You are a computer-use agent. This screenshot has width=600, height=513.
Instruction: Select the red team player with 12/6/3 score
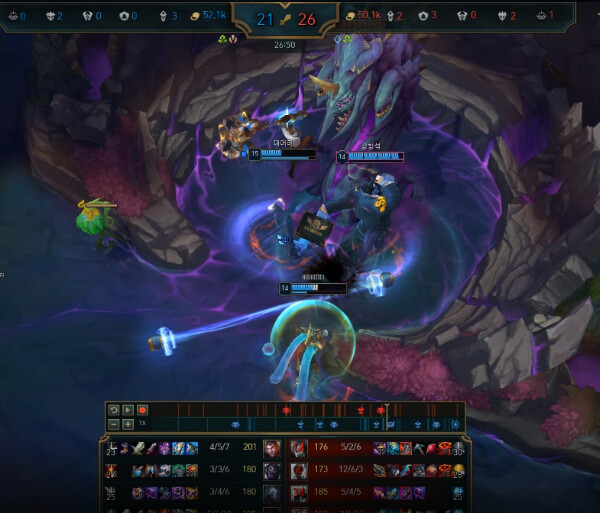[x=351, y=470]
